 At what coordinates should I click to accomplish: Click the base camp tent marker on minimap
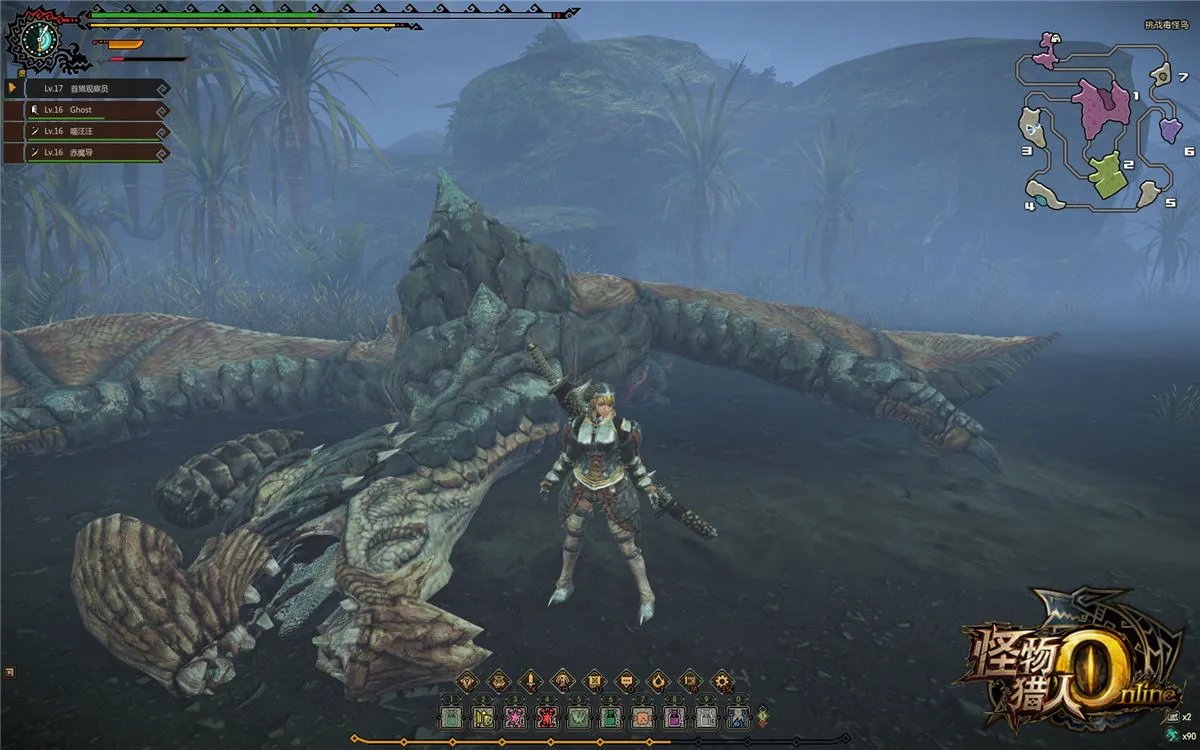[1056, 38]
